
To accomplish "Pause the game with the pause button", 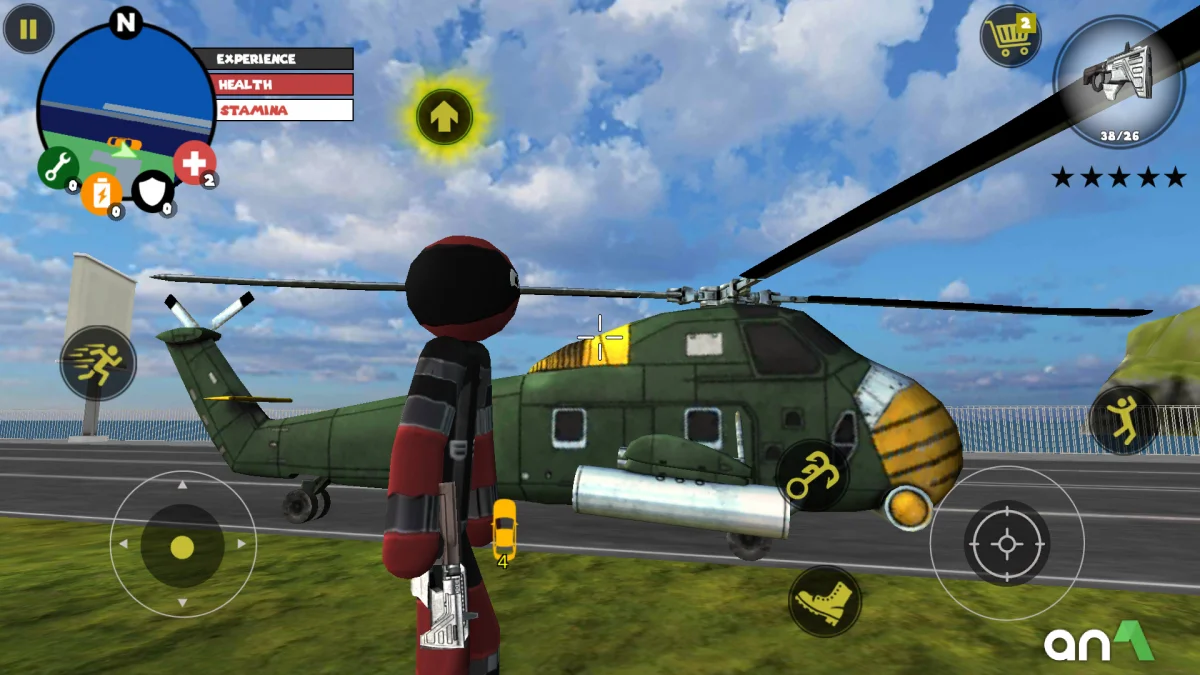I will coord(28,29).
